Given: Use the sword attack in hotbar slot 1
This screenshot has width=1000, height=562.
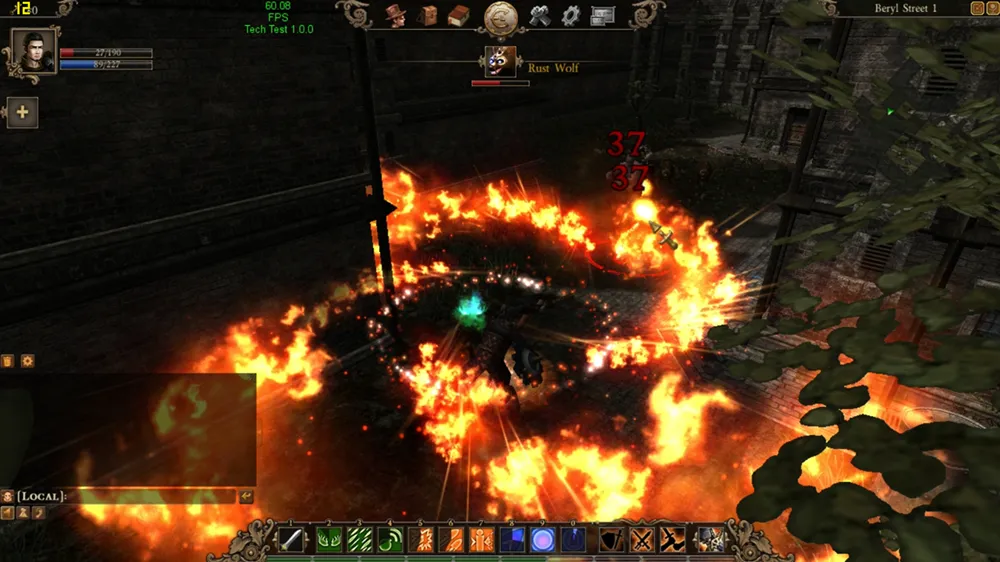Looking at the screenshot, I should (x=291, y=540).
